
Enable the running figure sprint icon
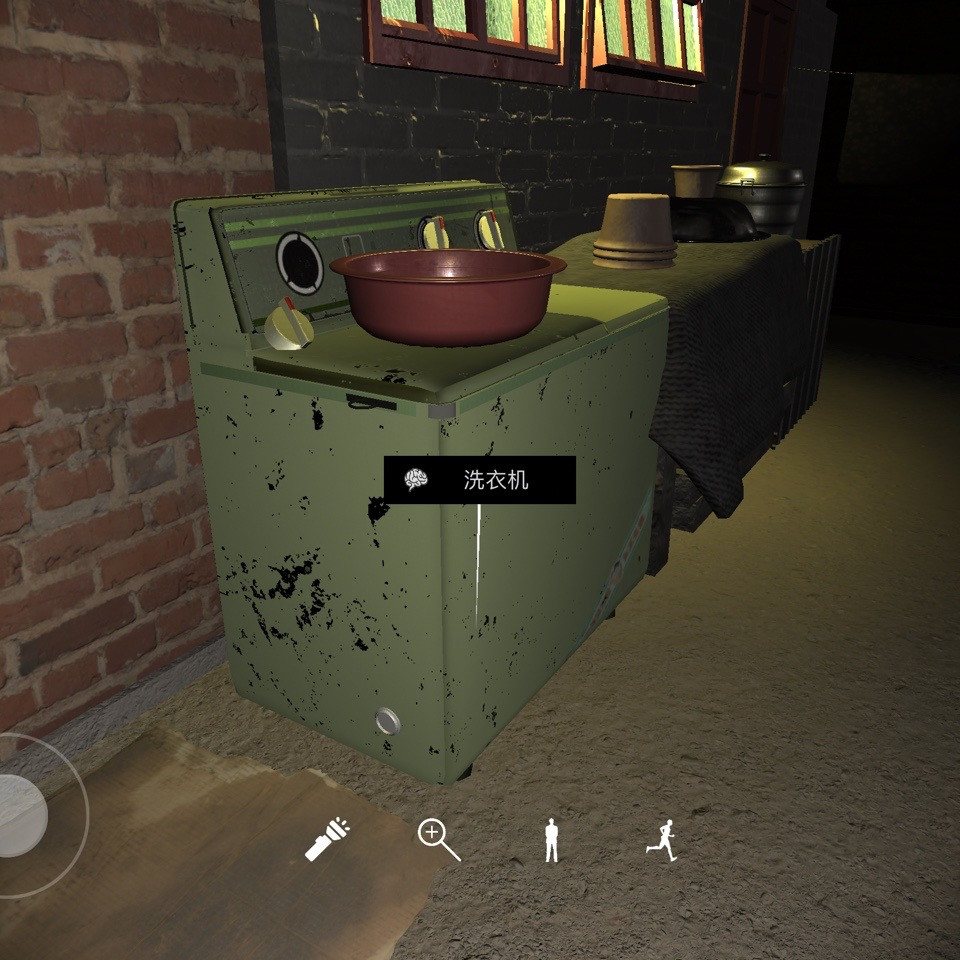pos(661,840)
